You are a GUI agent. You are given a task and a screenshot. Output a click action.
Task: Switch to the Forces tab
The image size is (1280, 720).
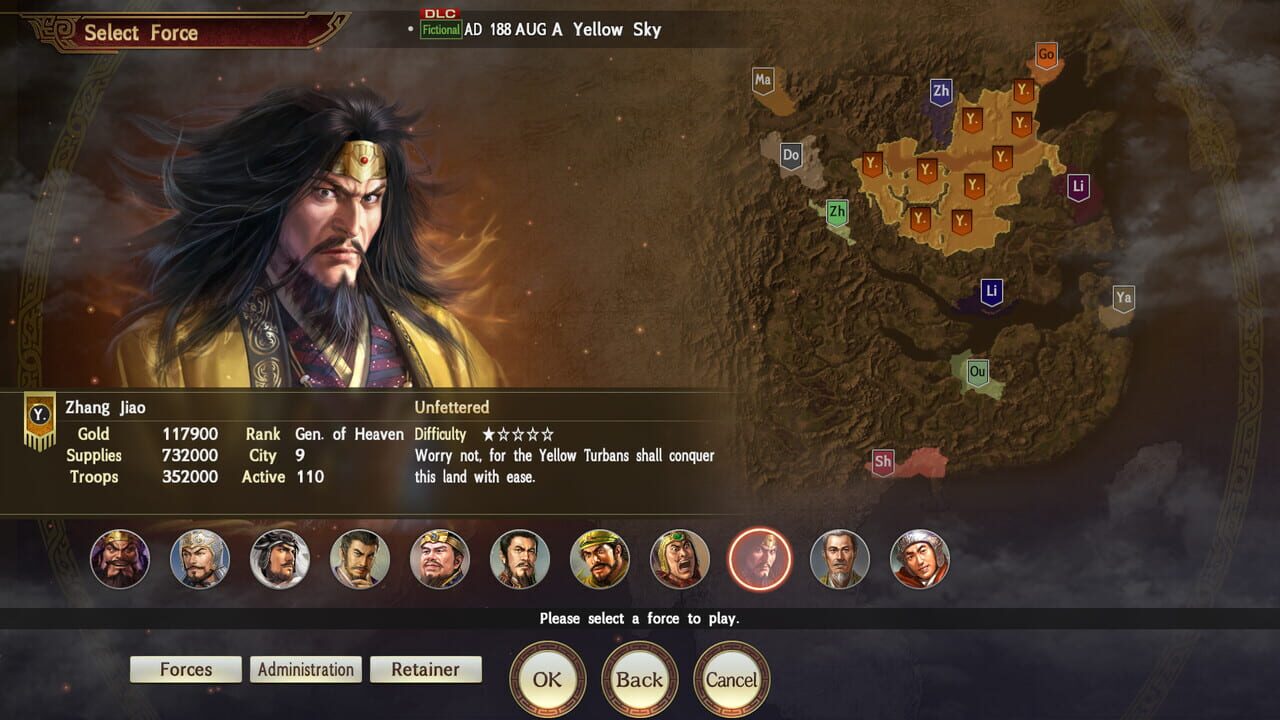[x=185, y=669]
